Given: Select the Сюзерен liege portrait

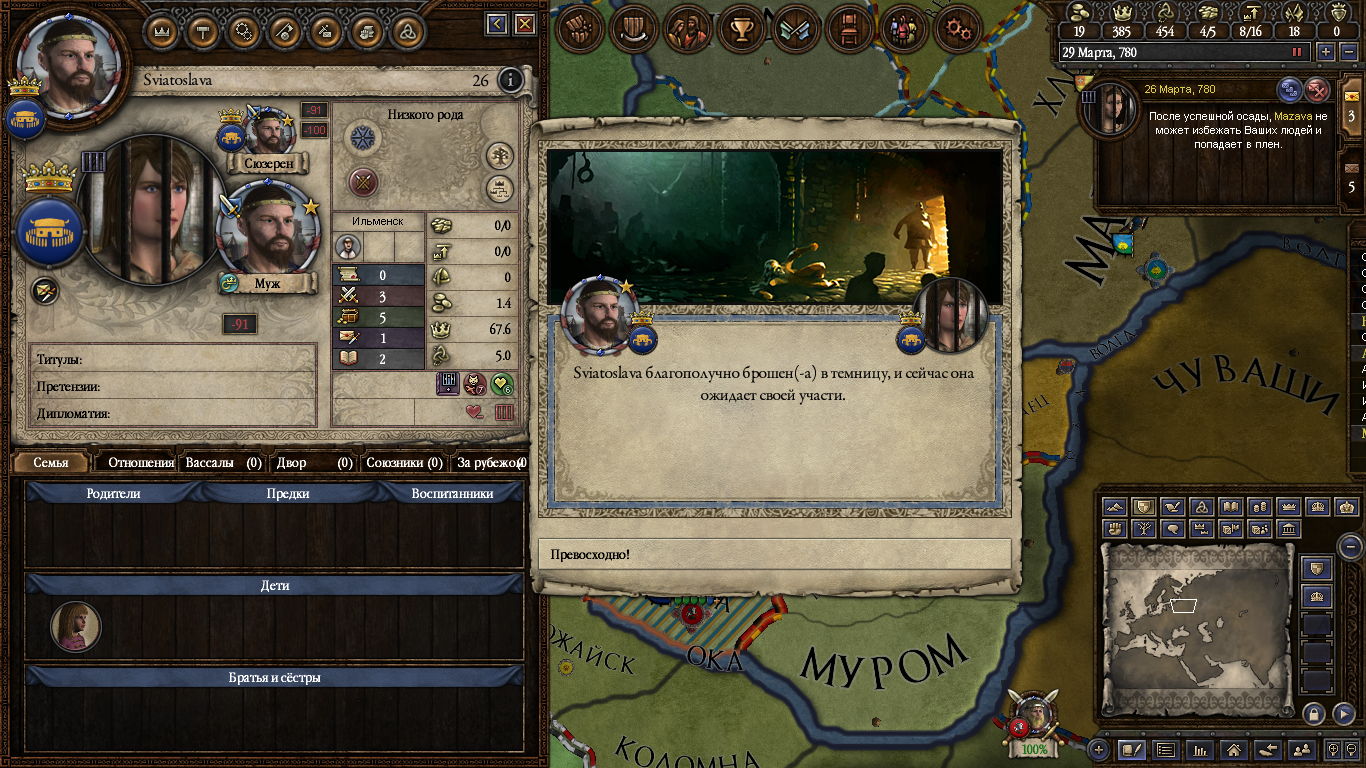Looking at the screenshot, I should pos(267,133).
